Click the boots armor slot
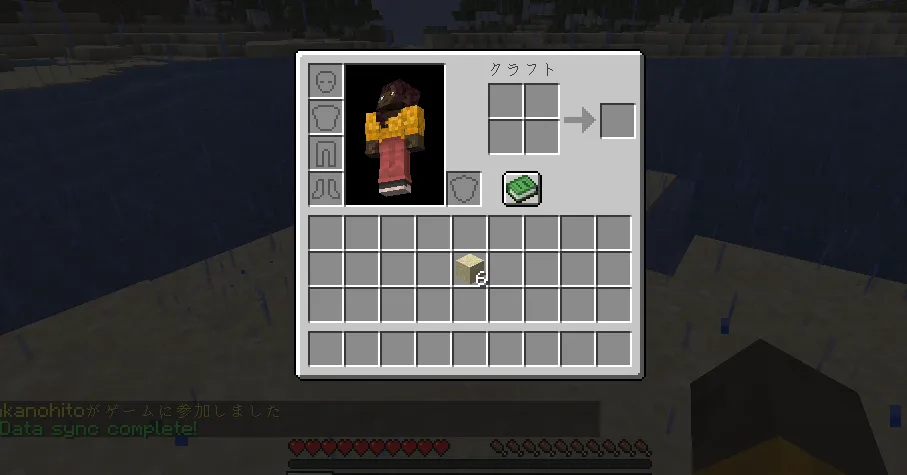Image resolution: width=907 pixels, height=475 pixels. click(x=326, y=188)
